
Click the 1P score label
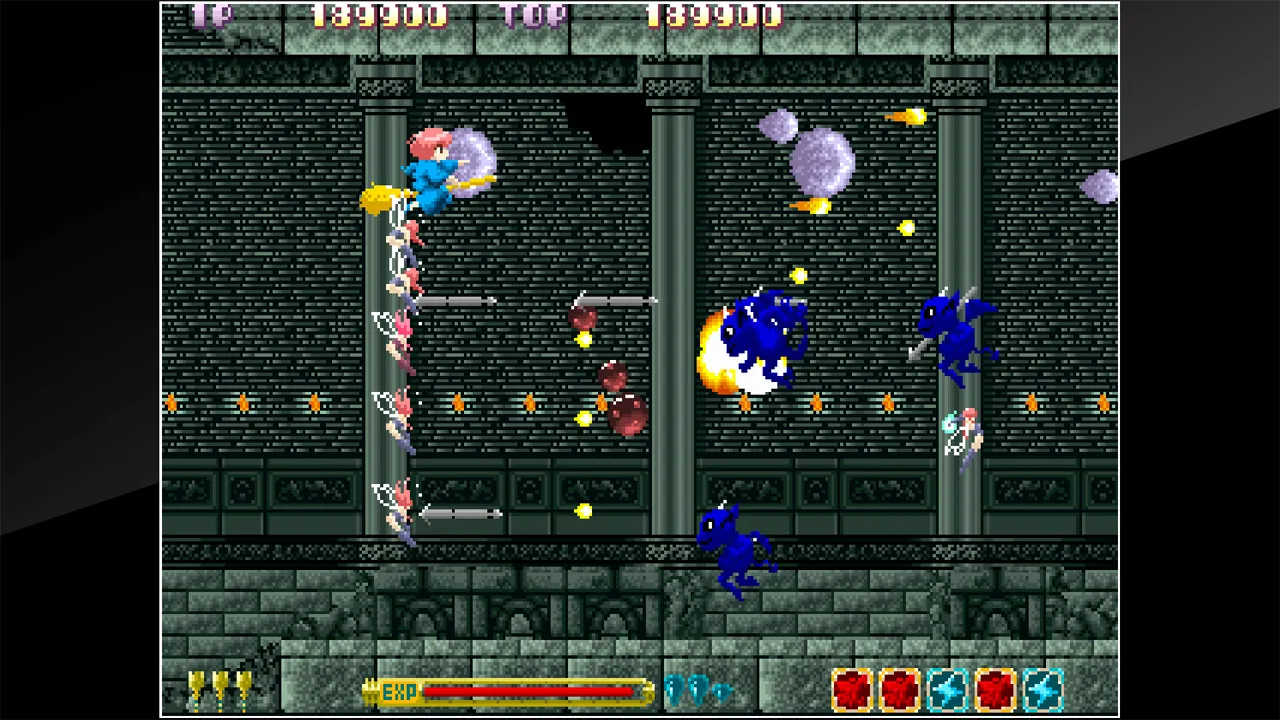pyautogui.click(x=210, y=15)
